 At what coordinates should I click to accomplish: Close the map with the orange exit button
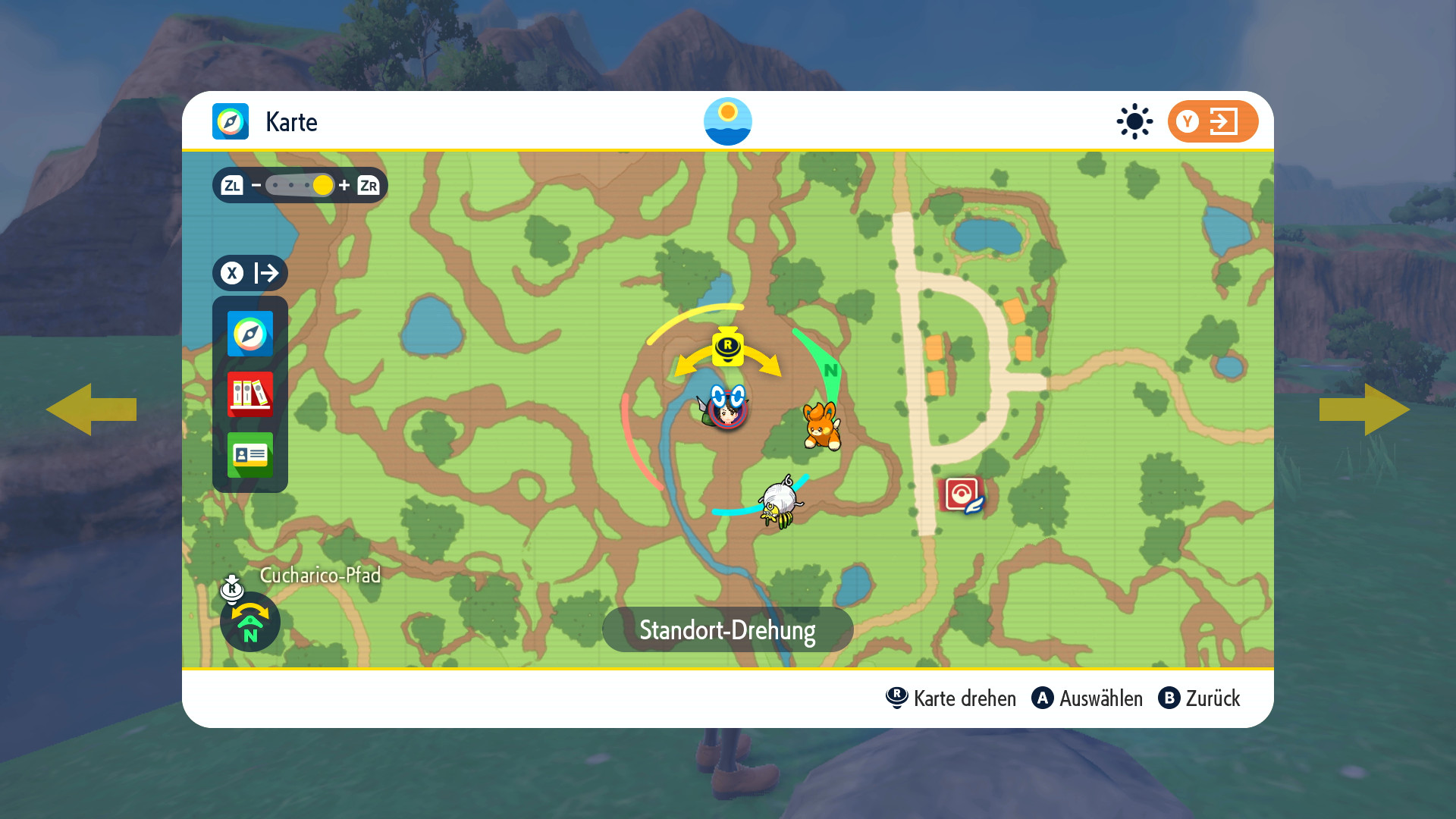point(1213,121)
